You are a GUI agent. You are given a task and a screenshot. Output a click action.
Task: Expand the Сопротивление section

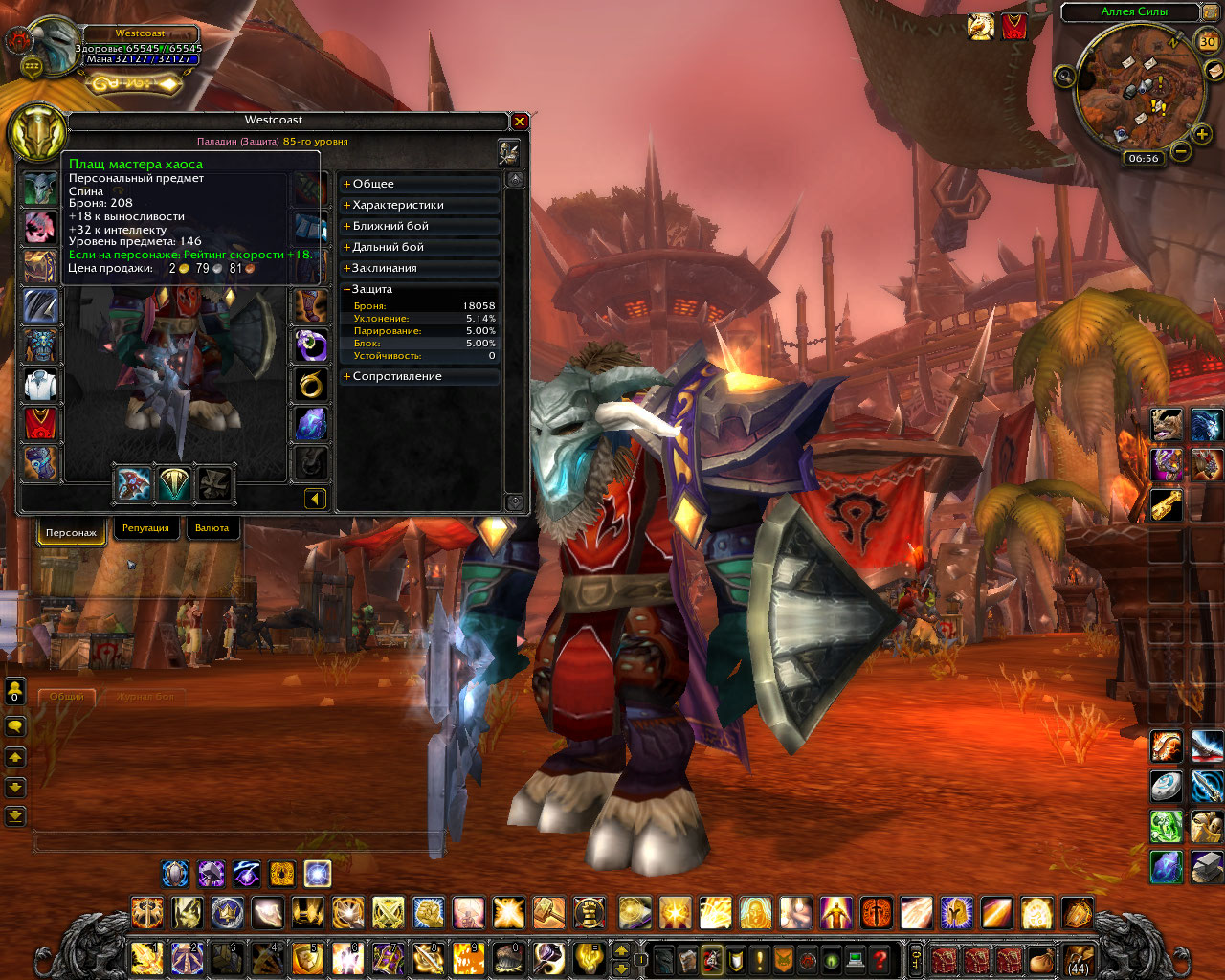click(x=396, y=376)
